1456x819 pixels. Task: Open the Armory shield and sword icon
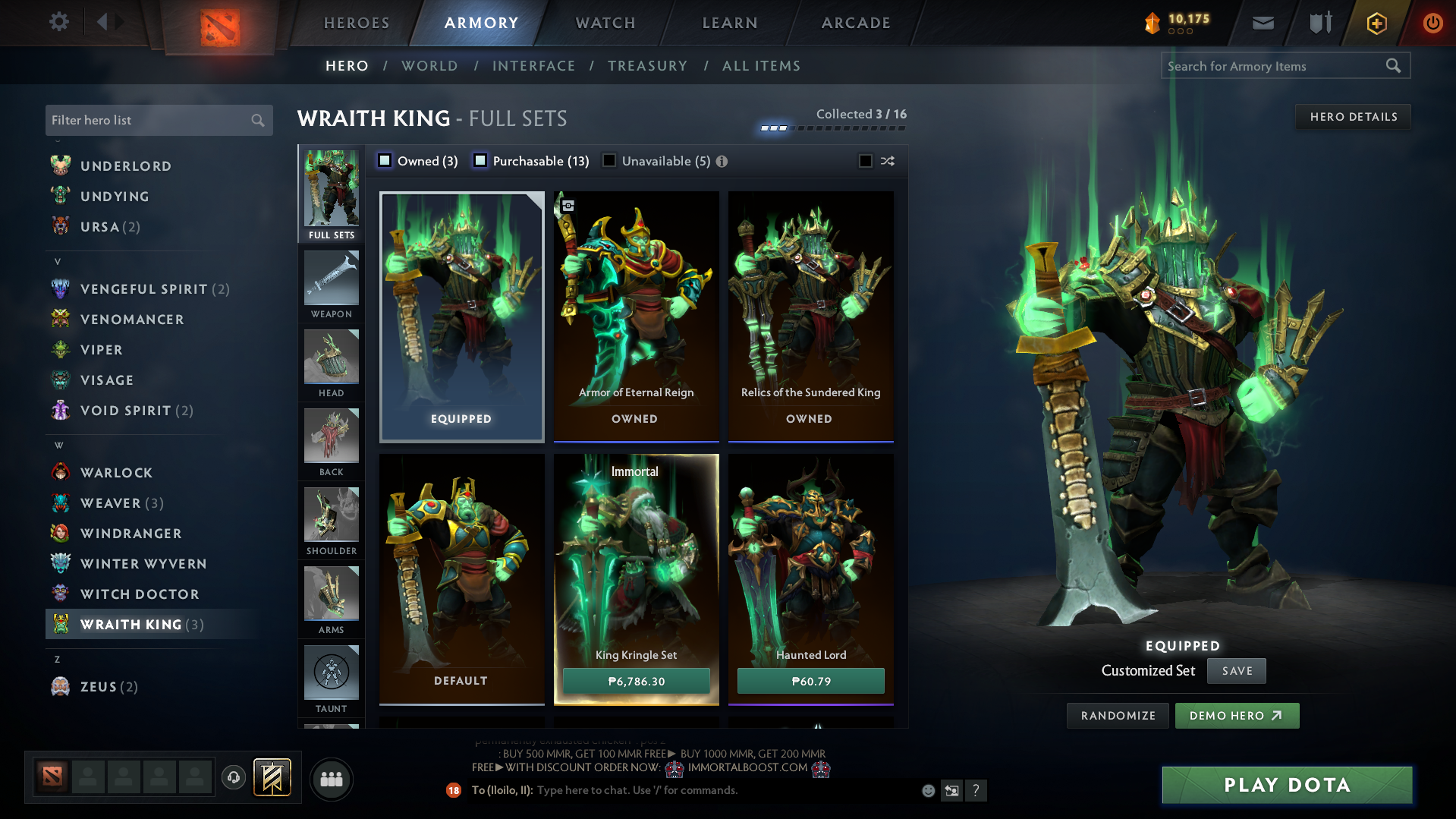click(1319, 23)
